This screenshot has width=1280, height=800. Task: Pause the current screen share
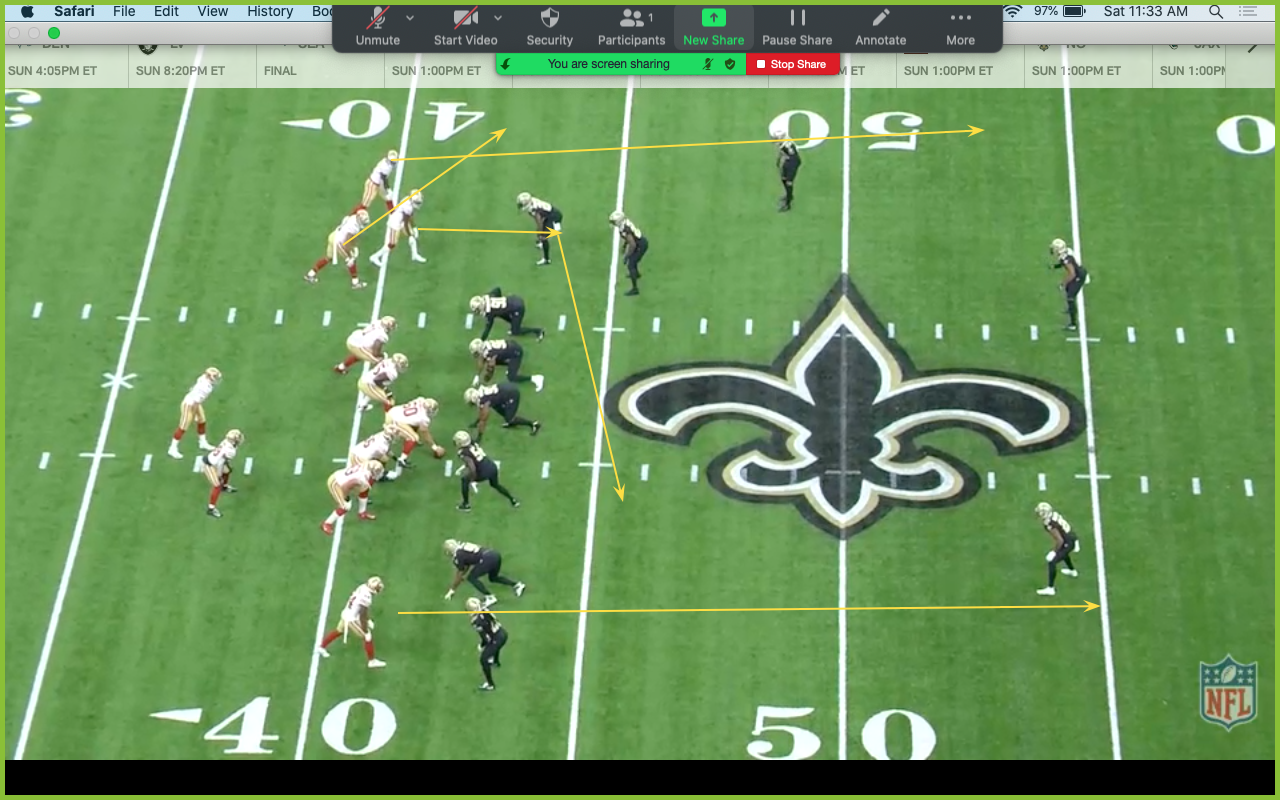click(797, 27)
